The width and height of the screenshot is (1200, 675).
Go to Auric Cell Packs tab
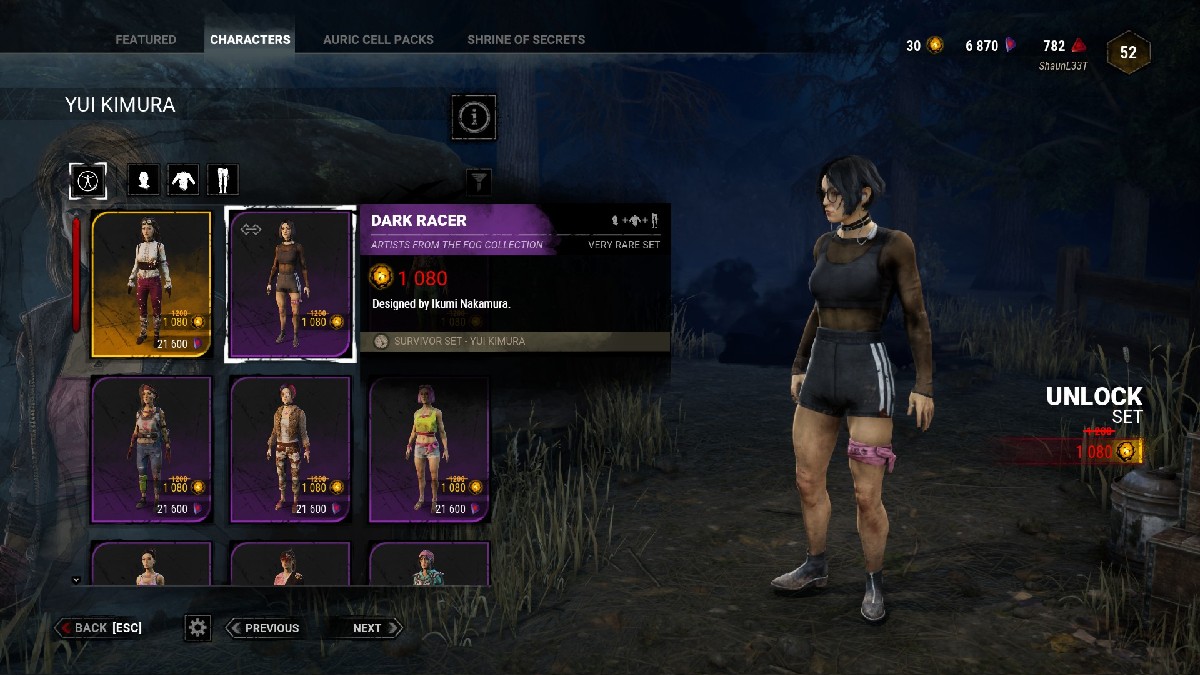pyautogui.click(x=378, y=40)
